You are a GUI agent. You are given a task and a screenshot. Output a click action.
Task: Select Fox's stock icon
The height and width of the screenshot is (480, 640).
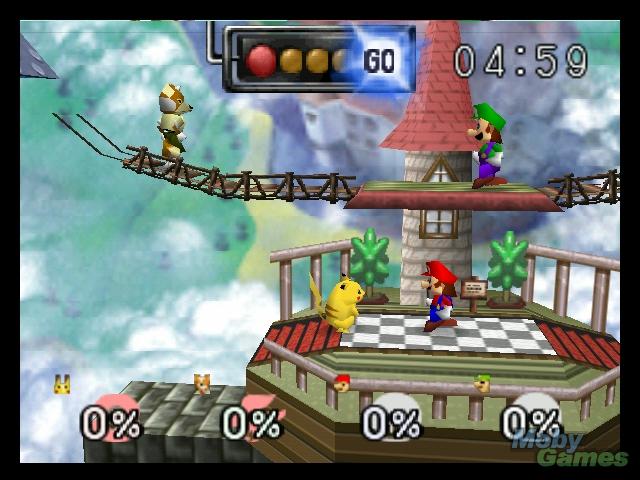[202, 383]
